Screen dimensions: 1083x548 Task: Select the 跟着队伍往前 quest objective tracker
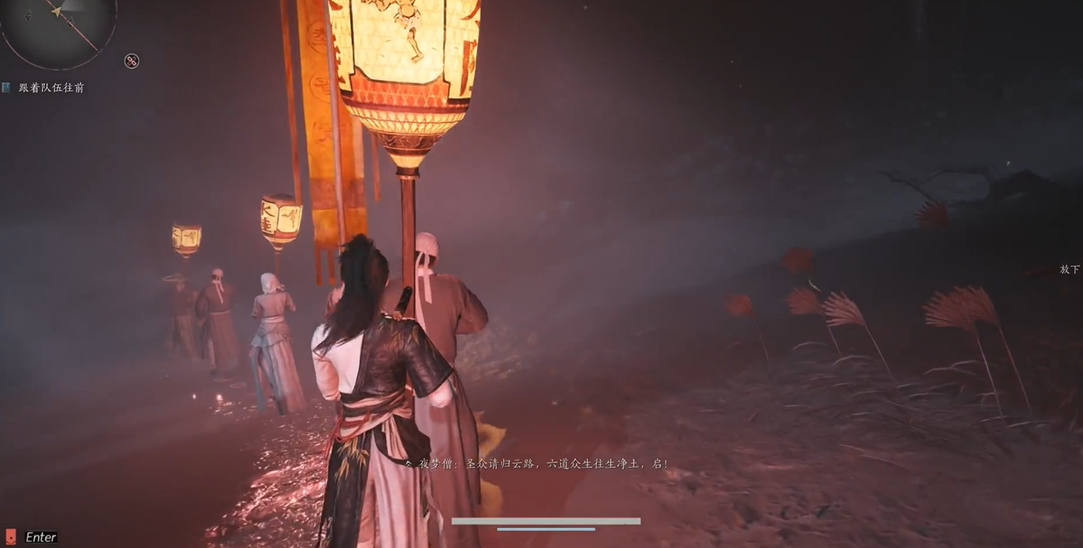tap(50, 88)
